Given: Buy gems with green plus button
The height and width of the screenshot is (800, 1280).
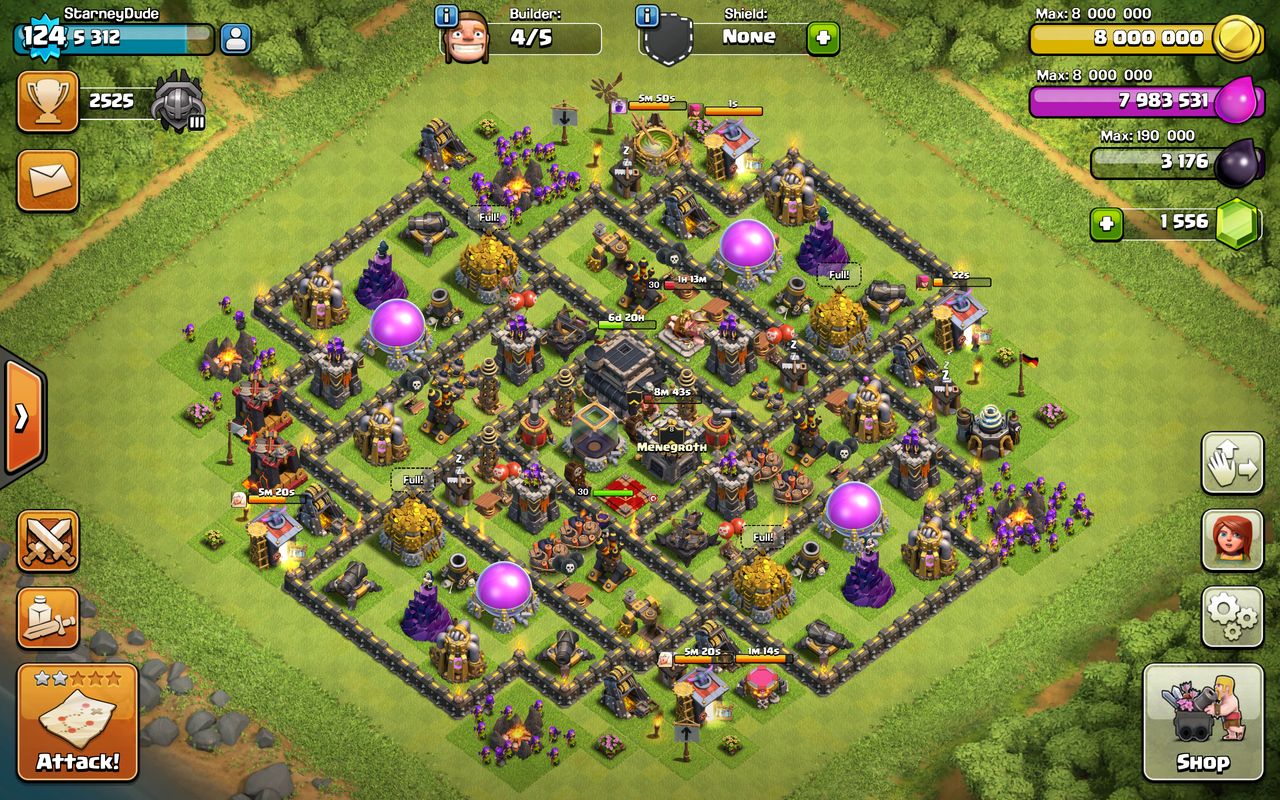Looking at the screenshot, I should tap(1106, 223).
